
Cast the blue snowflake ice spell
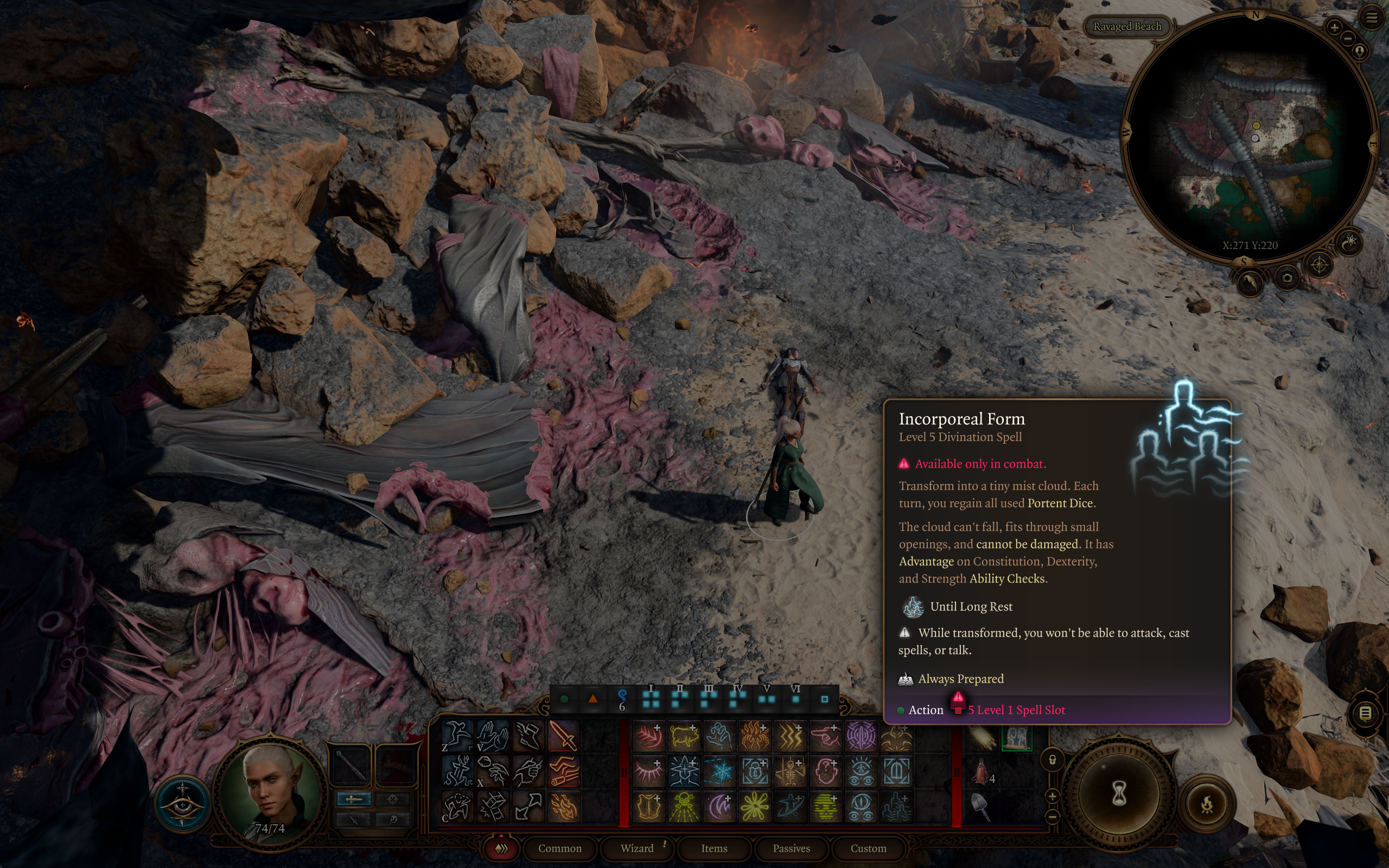point(720,771)
